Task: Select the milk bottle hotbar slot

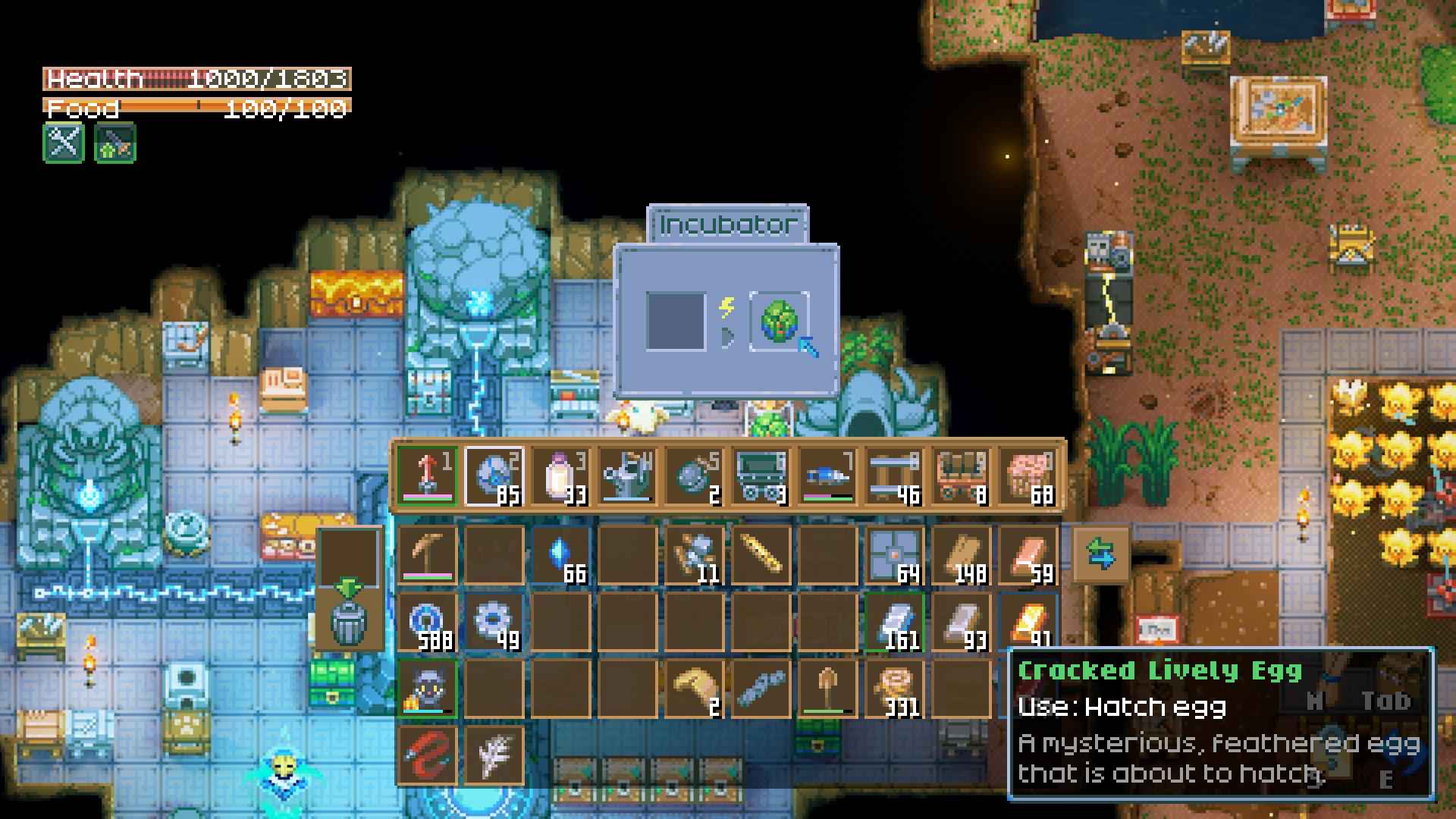Action: tap(560, 475)
